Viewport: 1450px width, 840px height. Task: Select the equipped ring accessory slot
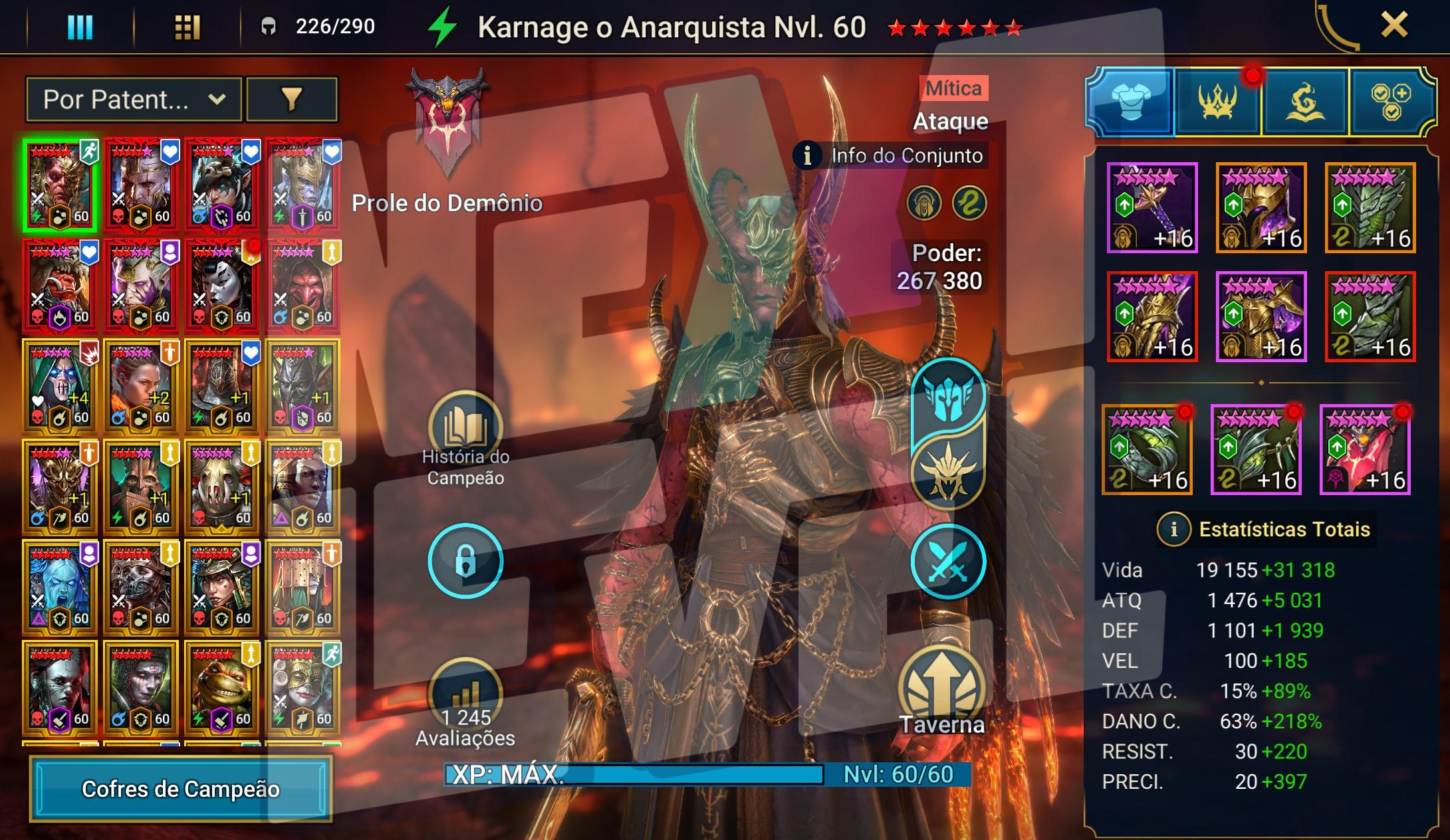[x=1147, y=450]
